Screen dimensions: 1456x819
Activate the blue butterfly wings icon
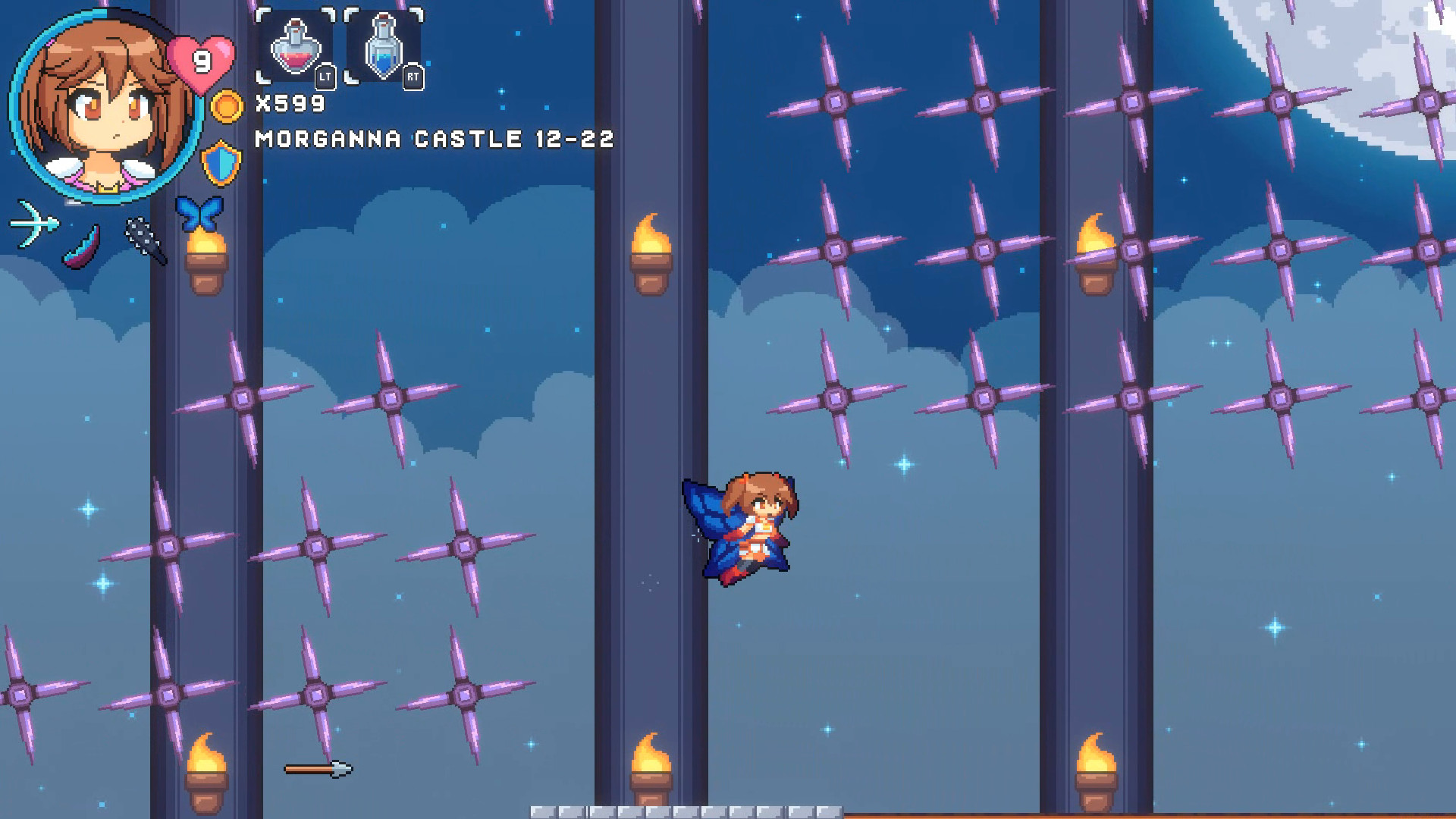click(x=199, y=212)
